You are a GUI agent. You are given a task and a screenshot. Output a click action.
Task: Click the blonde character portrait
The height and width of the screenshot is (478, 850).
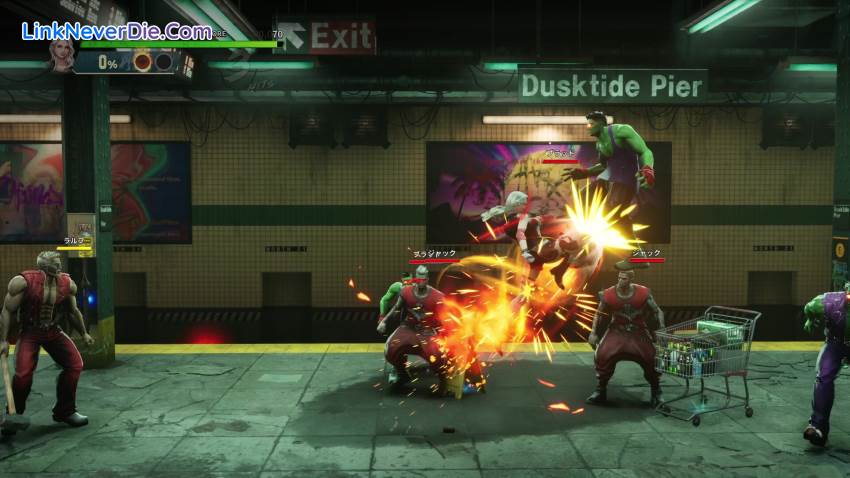coord(62,57)
